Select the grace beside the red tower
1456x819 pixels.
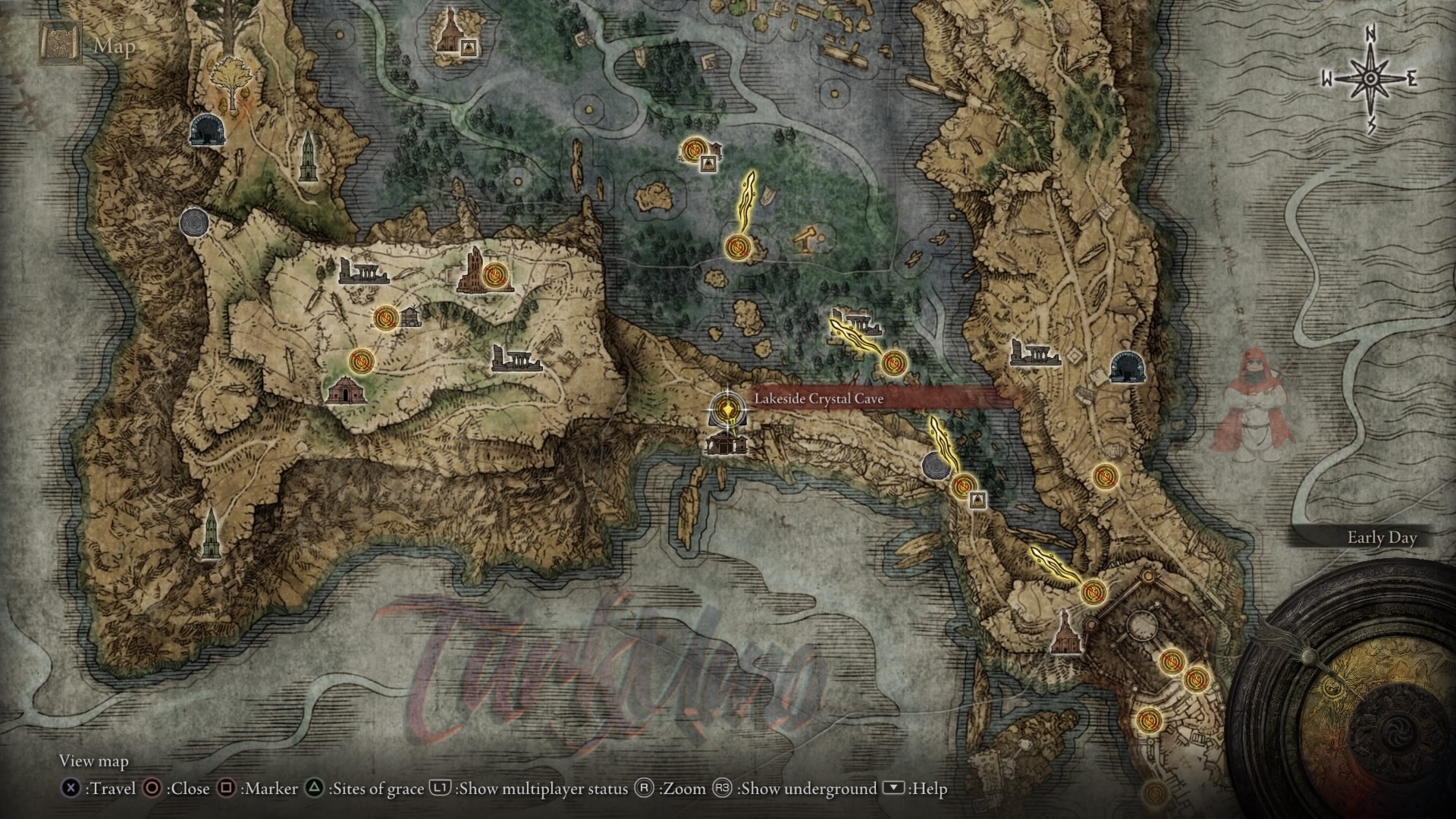pos(495,273)
